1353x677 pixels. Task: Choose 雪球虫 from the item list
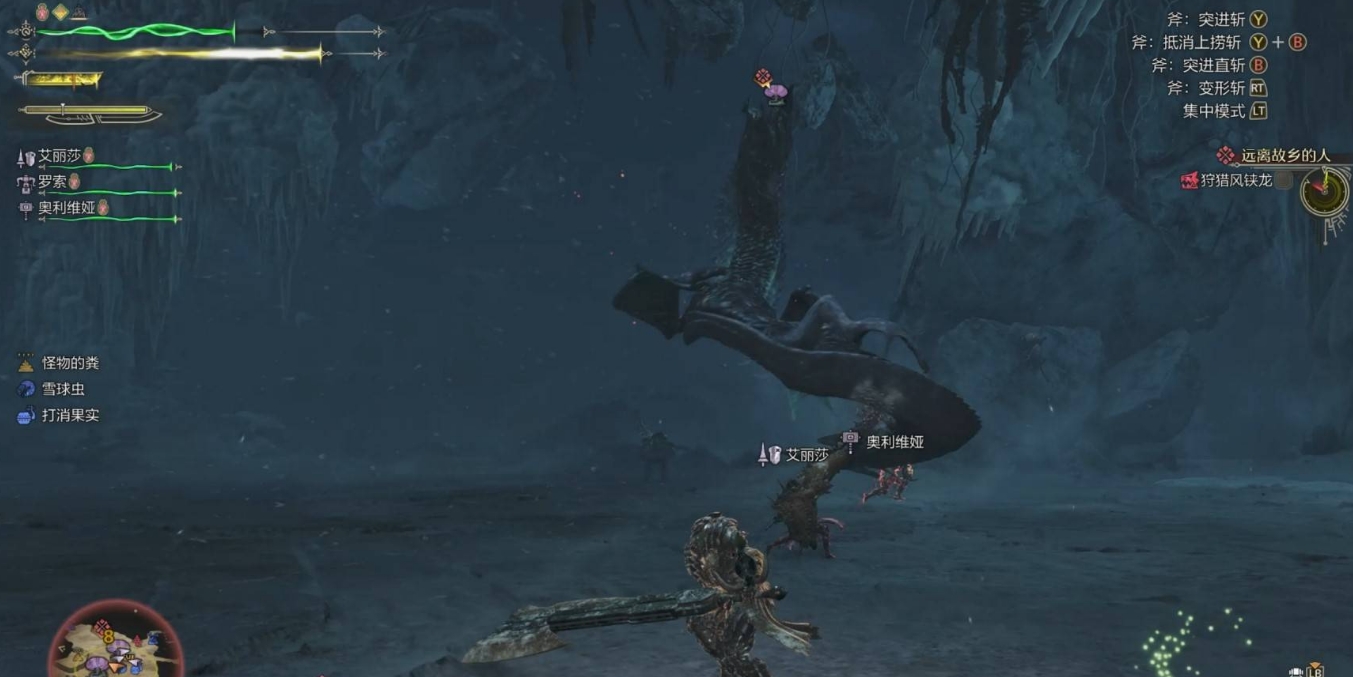coord(62,389)
